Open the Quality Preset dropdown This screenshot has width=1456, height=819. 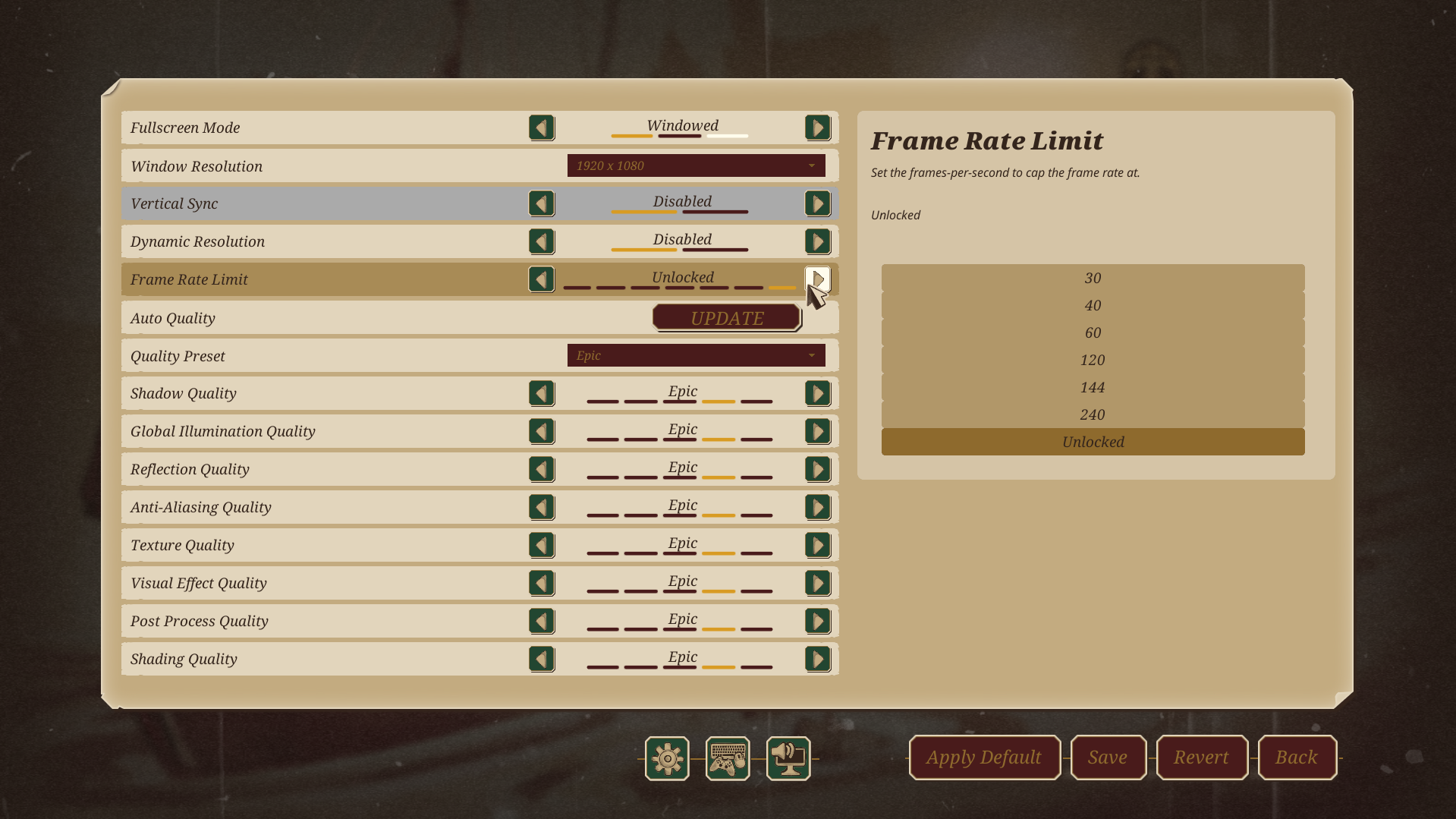click(x=695, y=354)
